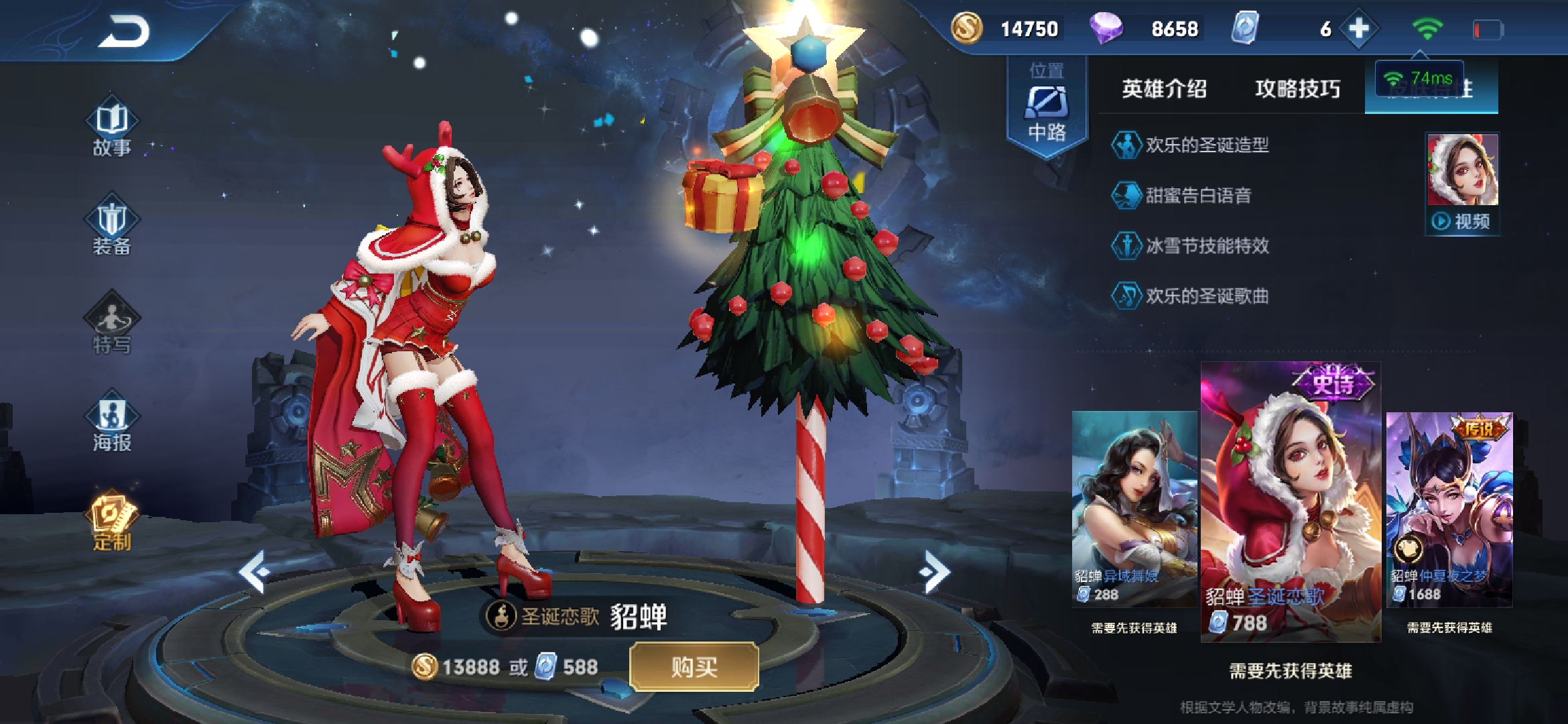
Task: Select the 异域舞娘 skin card
Action: click(x=1134, y=509)
